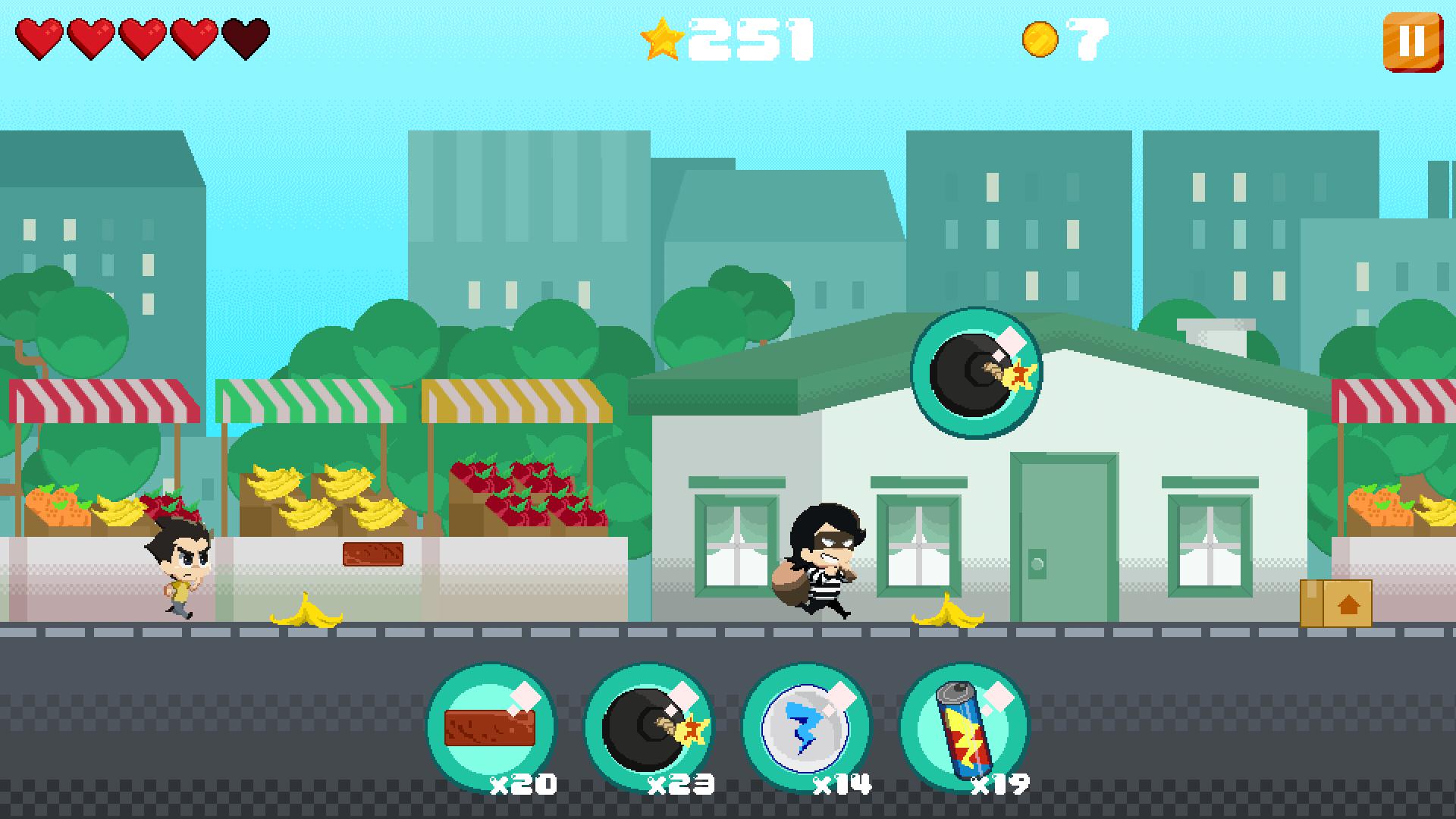Trigger the tornado power-up
The image size is (1456, 819).
point(806,726)
